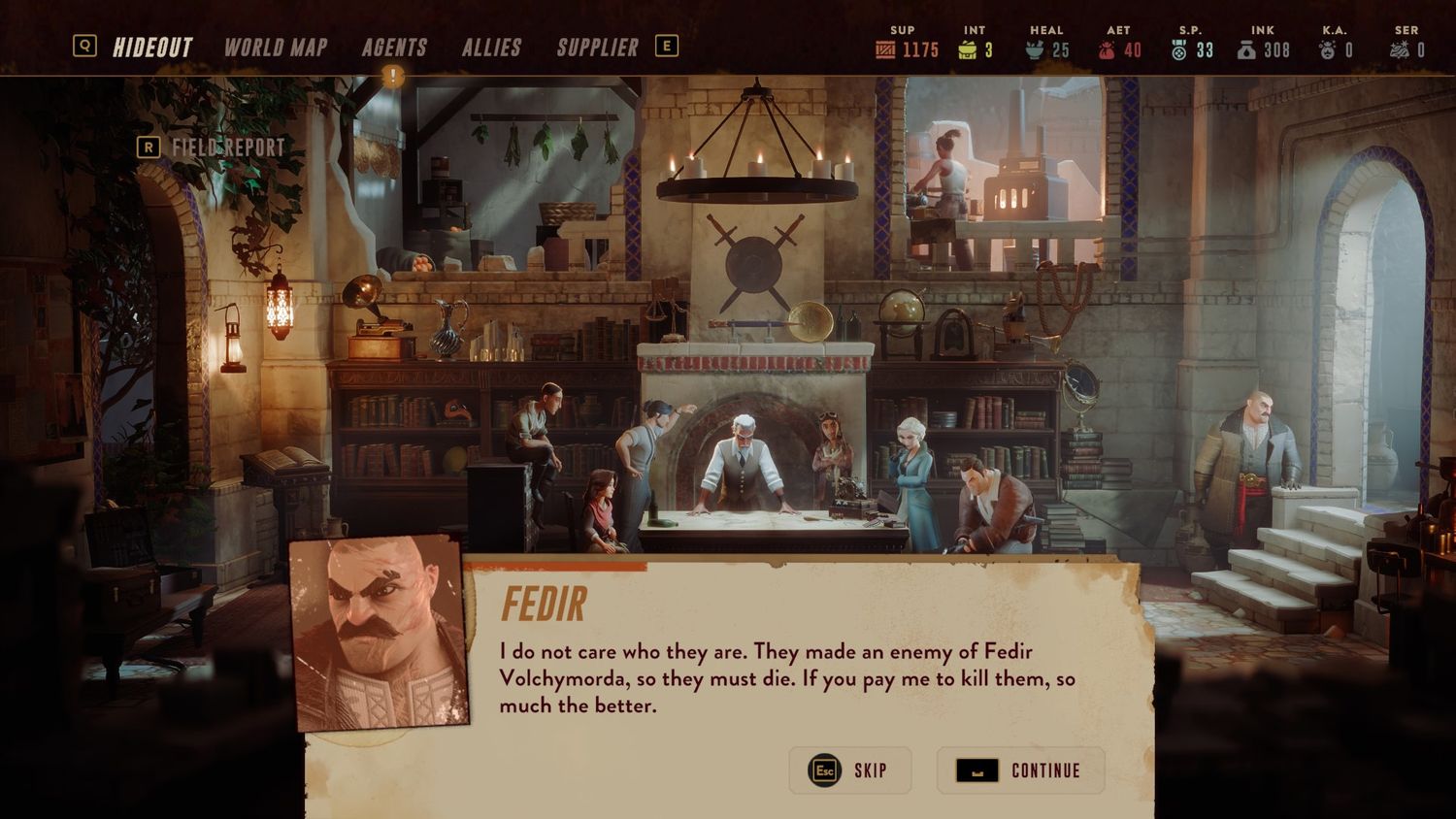This screenshot has height=819, width=1456.
Task: Open the Supplier tab
Action: coord(597,48)
